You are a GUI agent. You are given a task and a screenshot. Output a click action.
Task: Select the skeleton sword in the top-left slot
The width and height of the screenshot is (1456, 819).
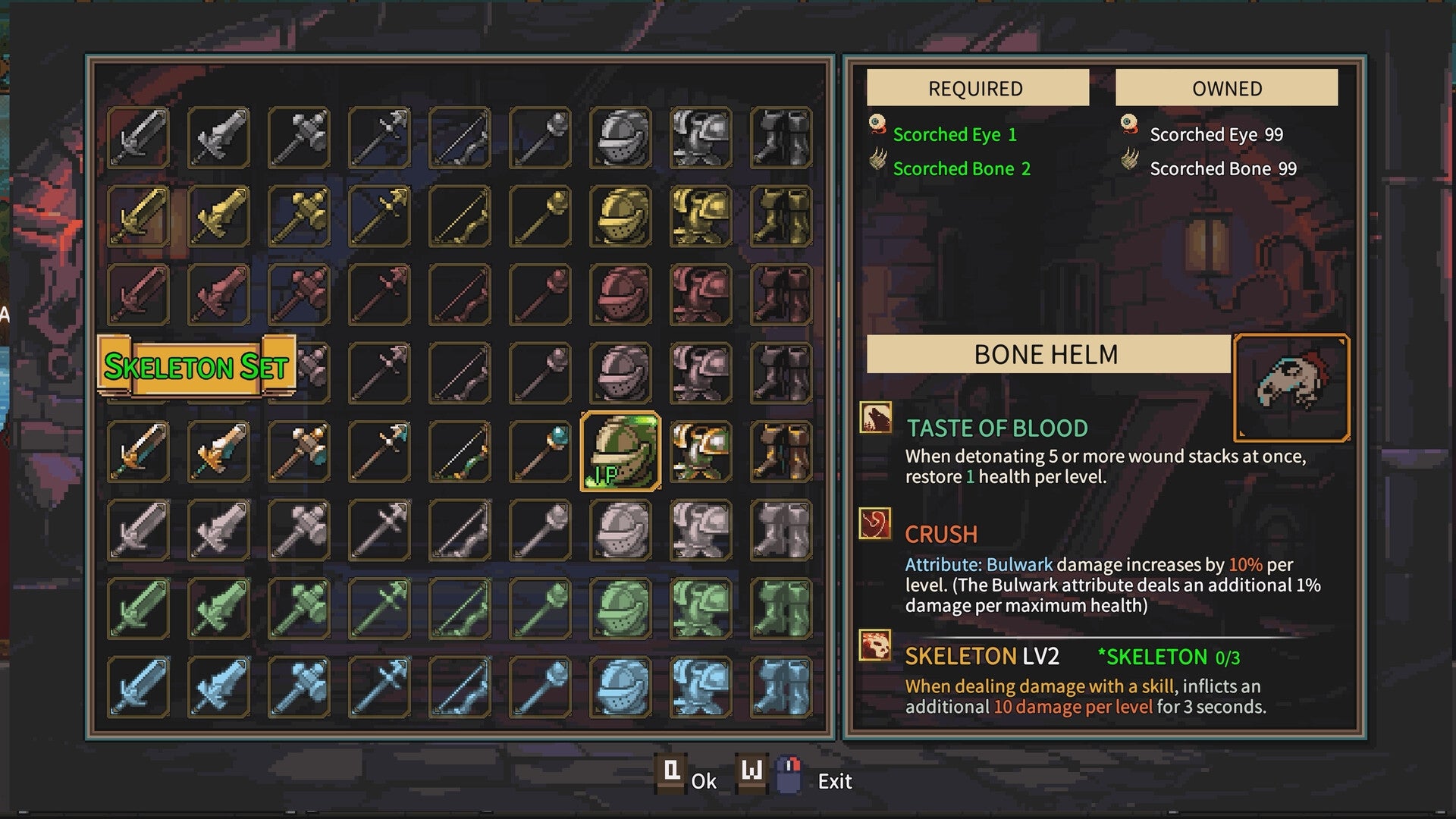(x=140, y=138)
